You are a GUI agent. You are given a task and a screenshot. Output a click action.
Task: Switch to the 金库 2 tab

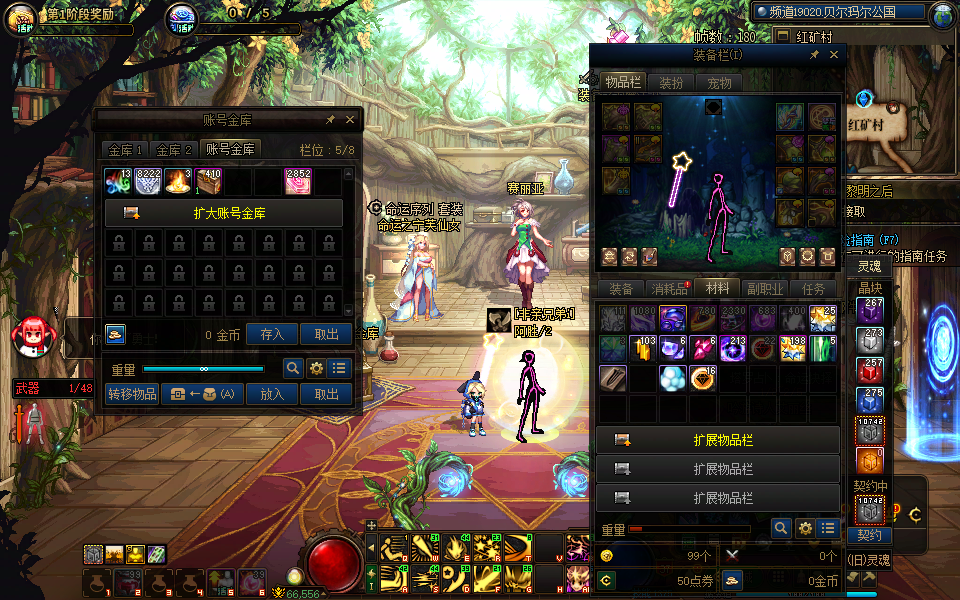(x=174, y=150)
